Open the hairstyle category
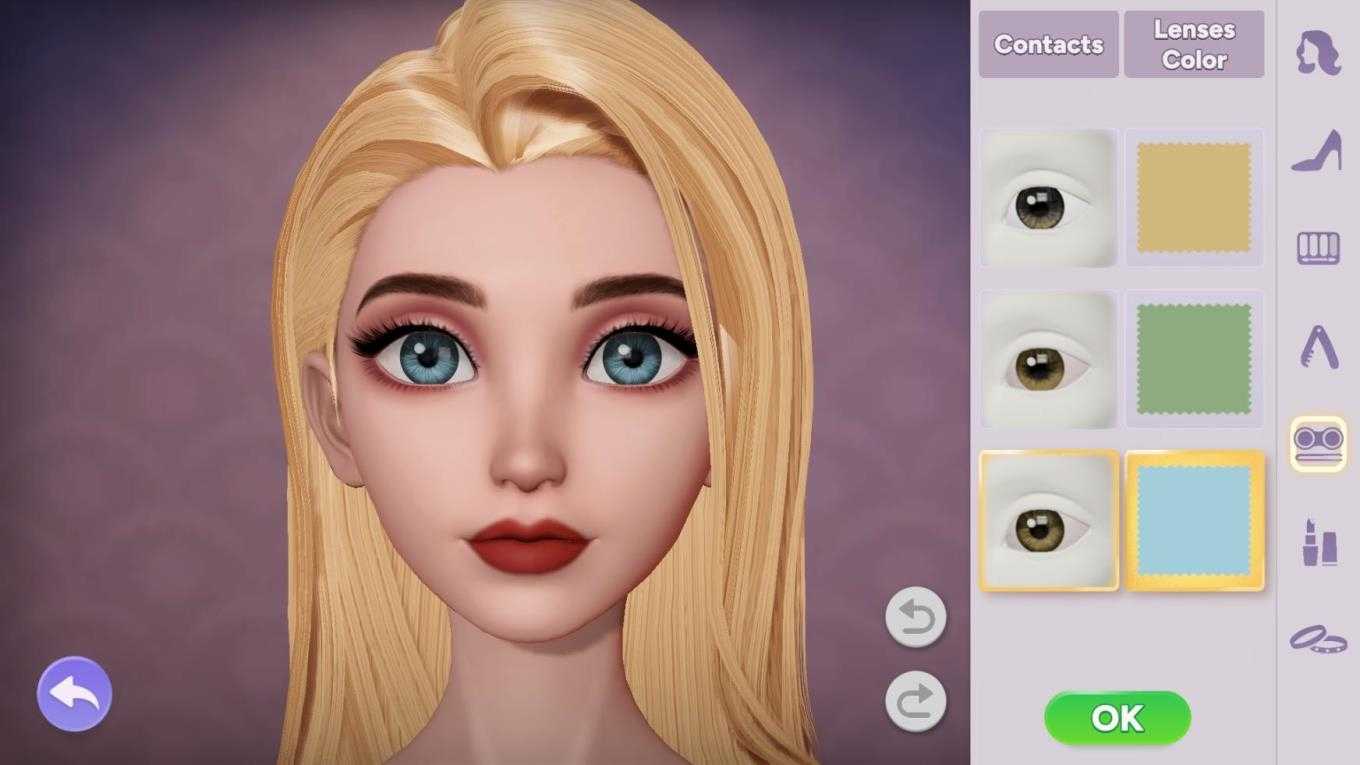1360x765 pixels. point(1318,53)
